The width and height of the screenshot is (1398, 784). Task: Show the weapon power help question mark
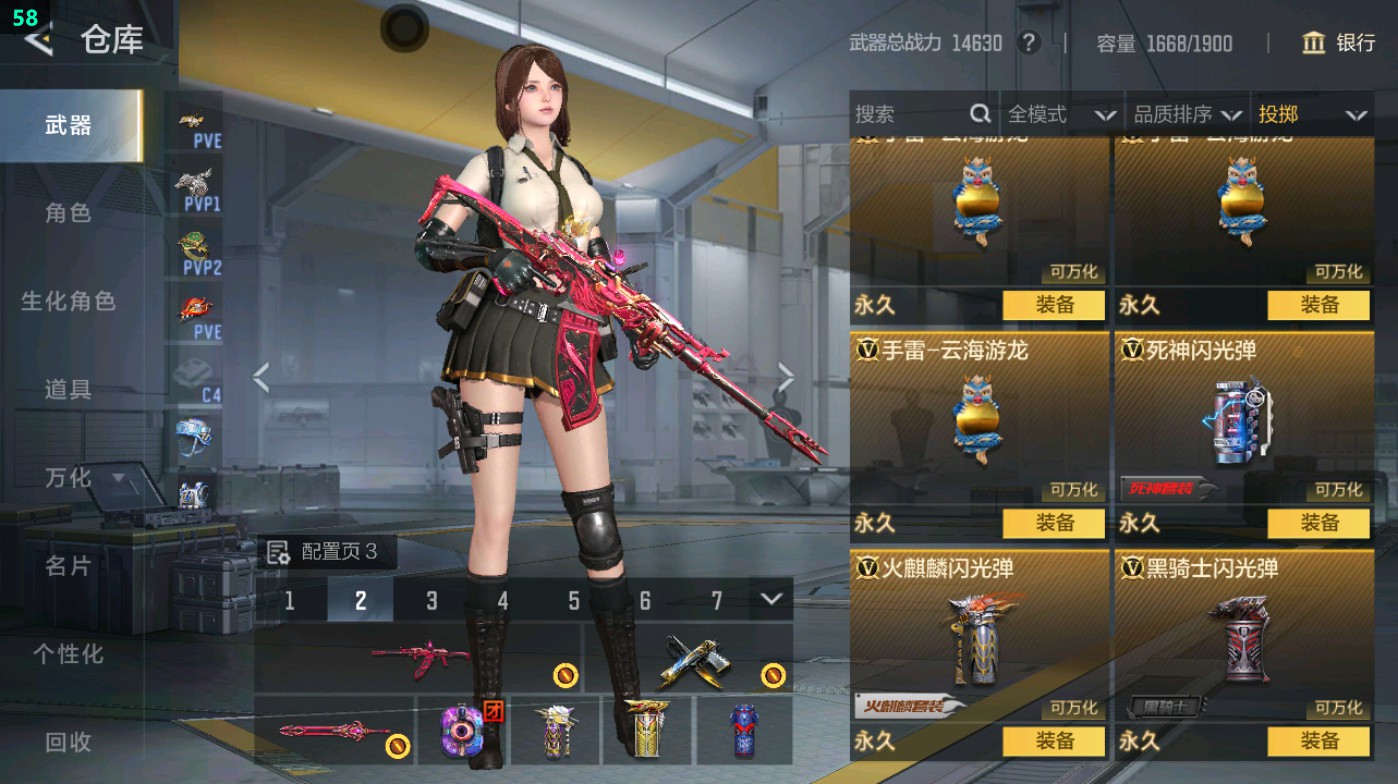click(1027, 43)
